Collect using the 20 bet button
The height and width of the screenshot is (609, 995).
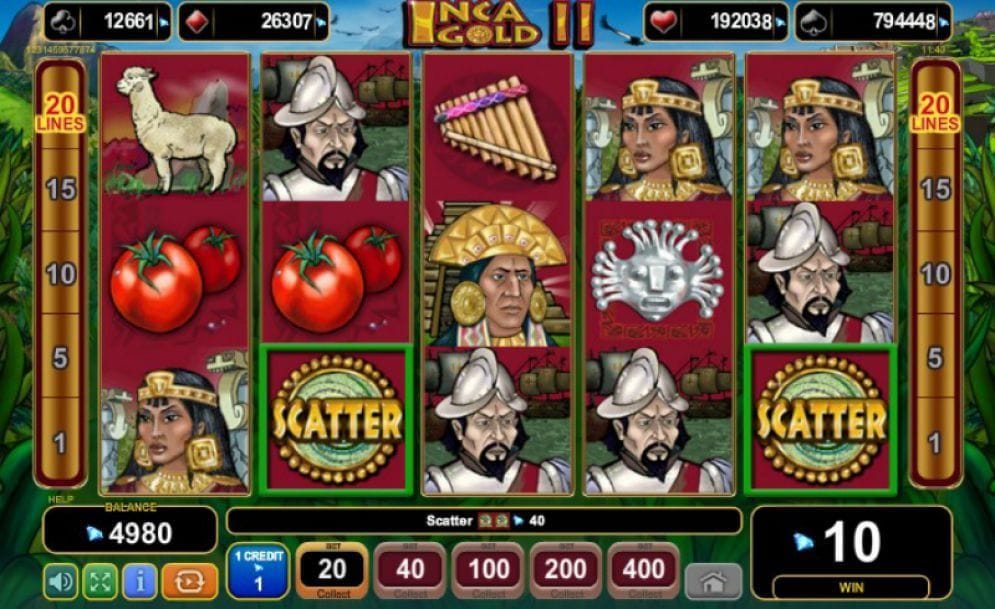tap(332, 572)
